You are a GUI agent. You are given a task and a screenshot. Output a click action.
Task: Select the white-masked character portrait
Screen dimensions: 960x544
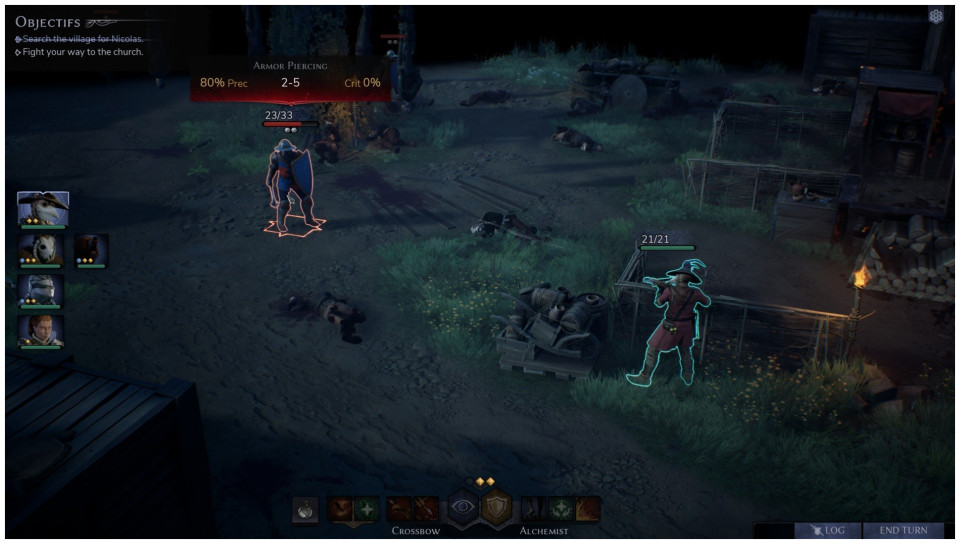(41, 250)
